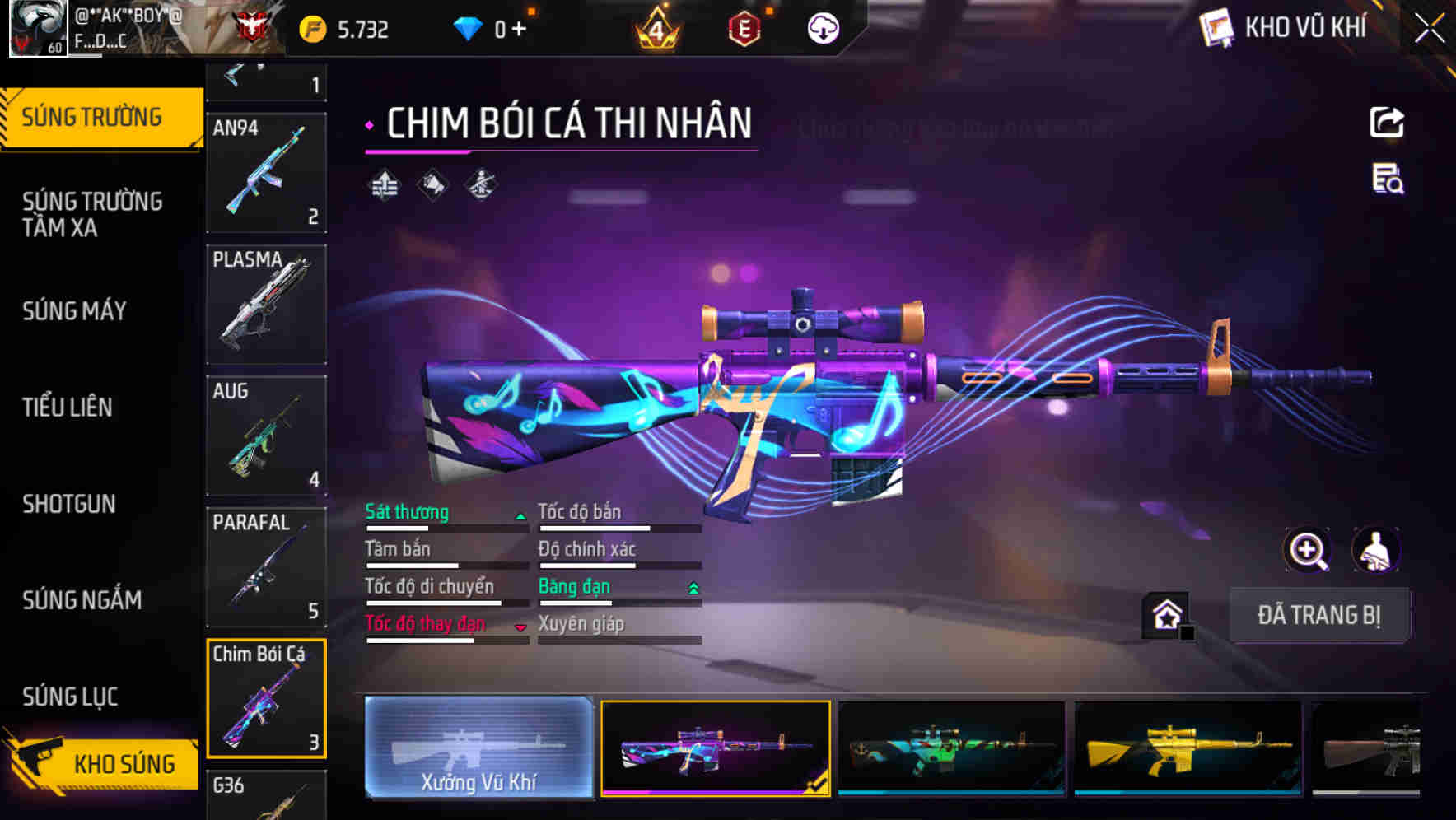Open Xưởng Vũ Khí weapon workshop
This screenshot has width=1456, height=820.
click(478, 747)
